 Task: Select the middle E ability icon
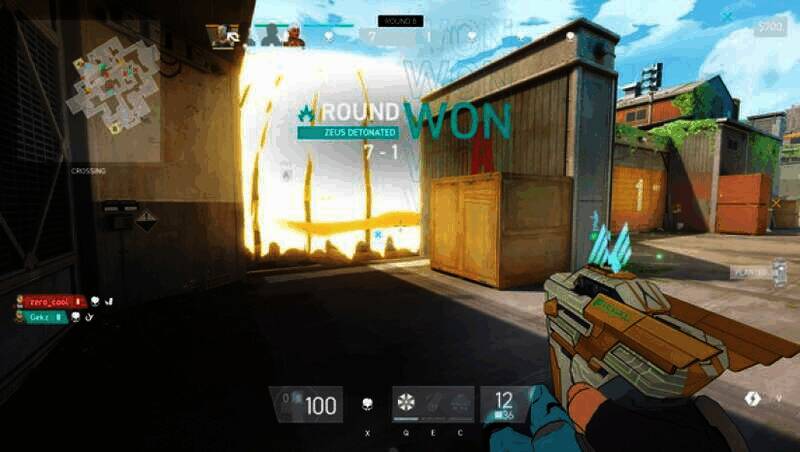(x=432, y=402)
